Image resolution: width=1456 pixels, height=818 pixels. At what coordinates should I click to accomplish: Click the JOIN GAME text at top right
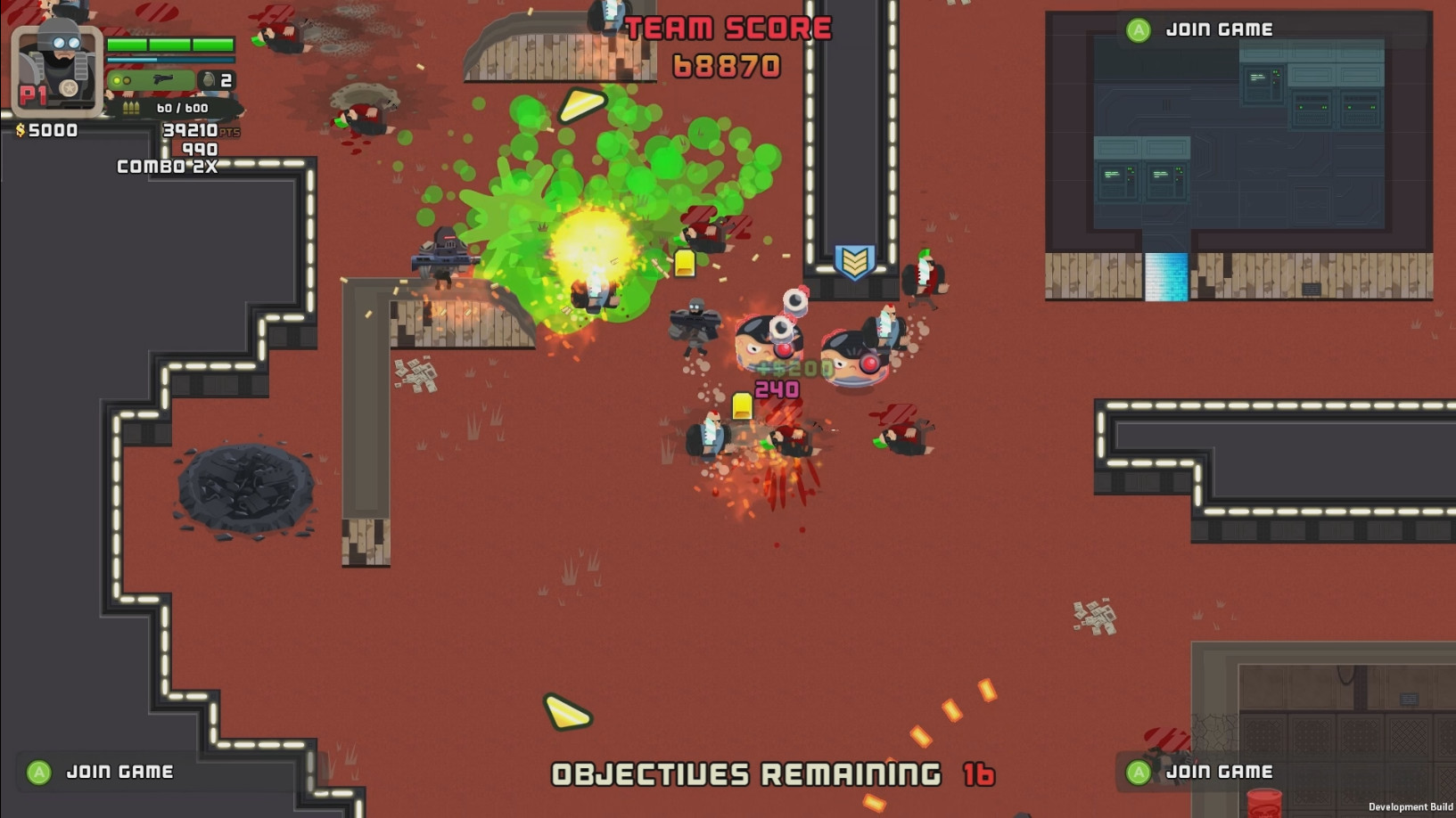pyautogui.click(x=1220, y=28)
